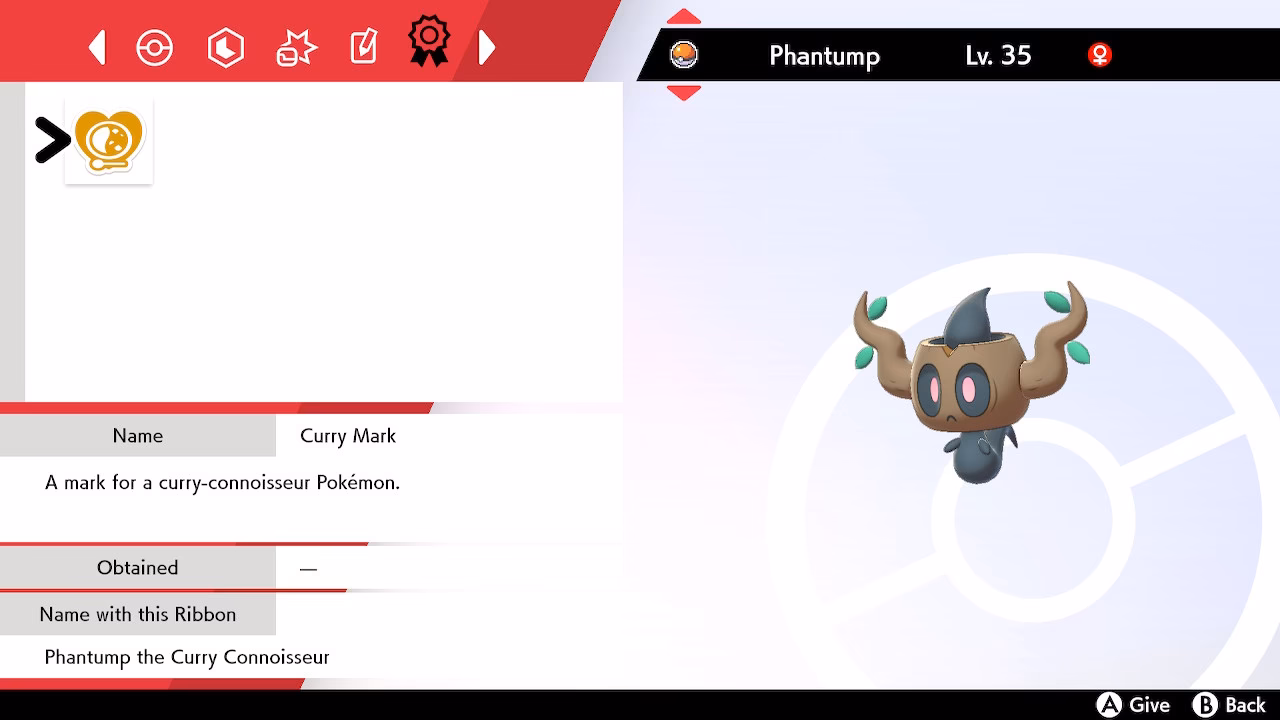The image size is (1280, 720).
Task: Select the notepad memo icon
Action: [363, 45]
